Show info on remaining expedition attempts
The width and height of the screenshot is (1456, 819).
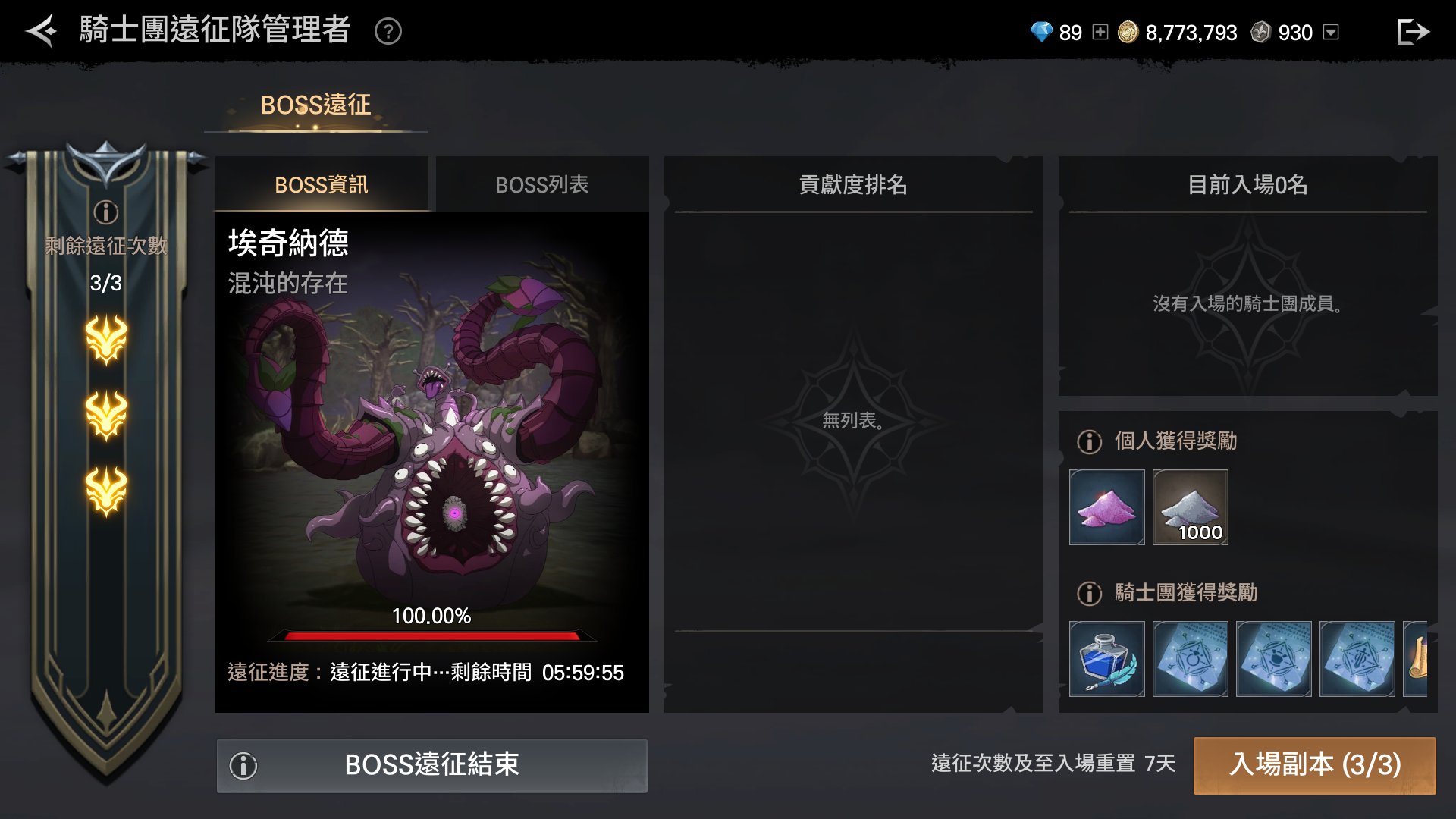[x=106, y=212]
